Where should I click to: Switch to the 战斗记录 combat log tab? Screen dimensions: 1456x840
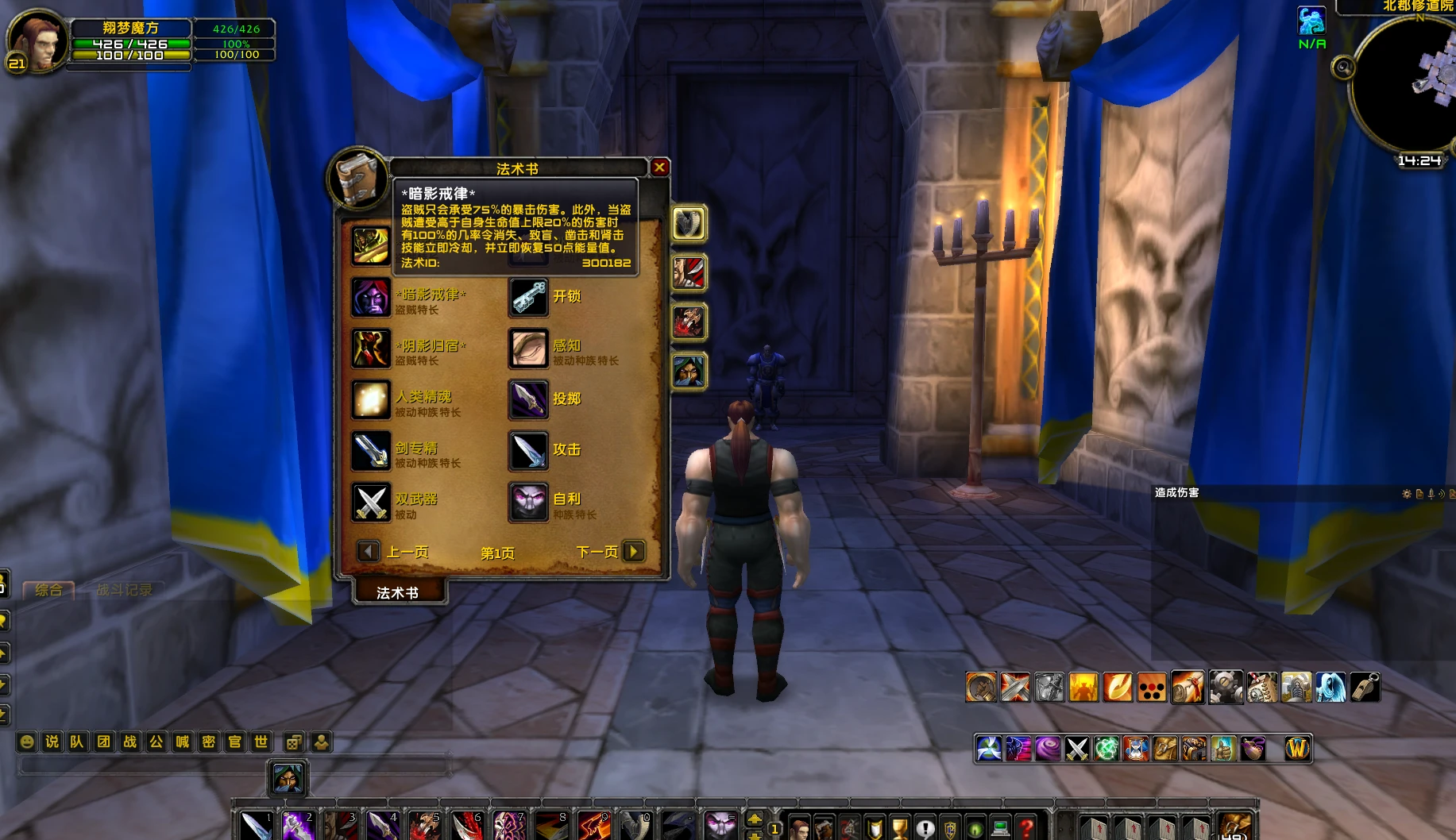click(124, 590)
